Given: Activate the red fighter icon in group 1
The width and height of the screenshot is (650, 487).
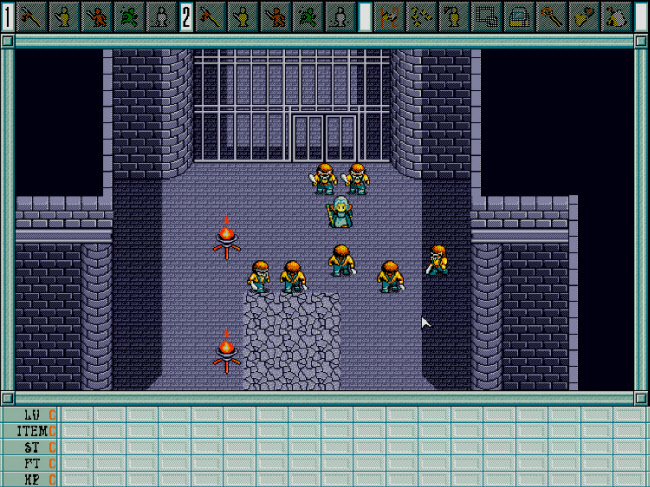Looking at the screenshot, I should (x=98, y=16).
